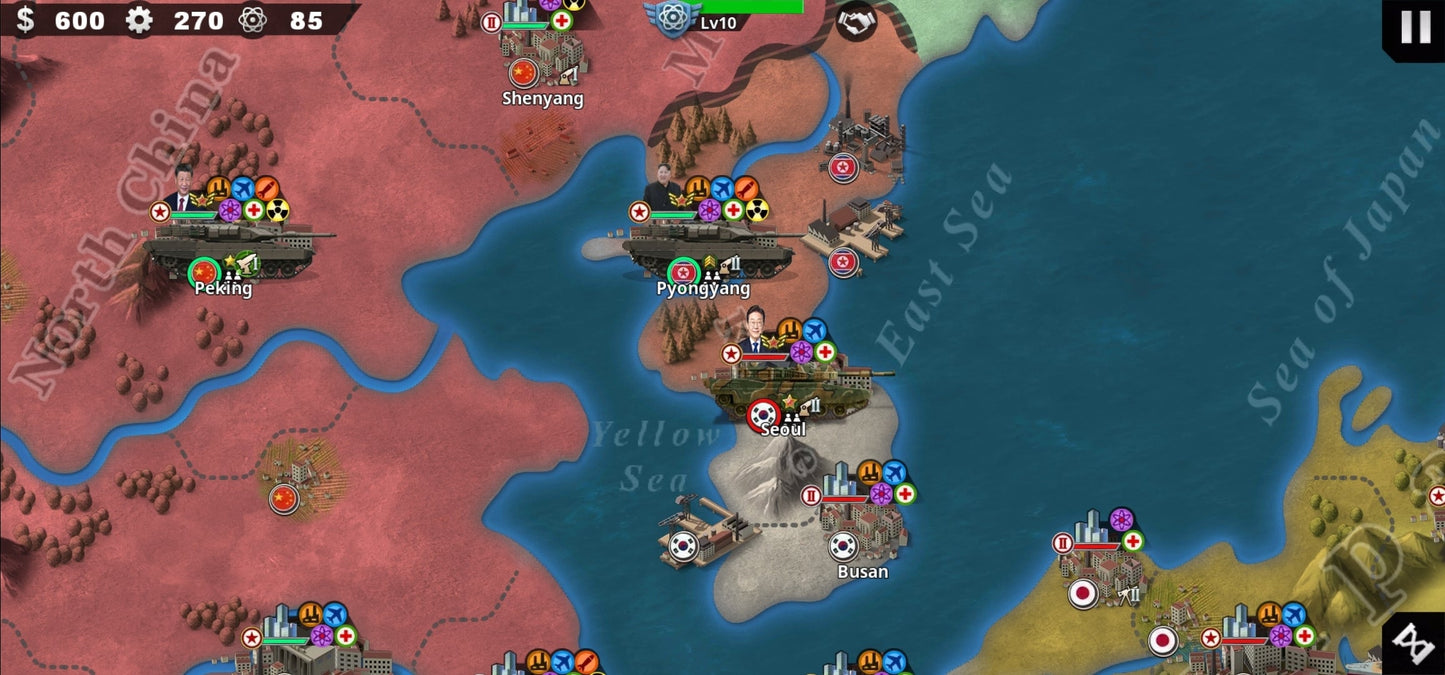Select the tank unit at Peking

[x=236, y=246]
